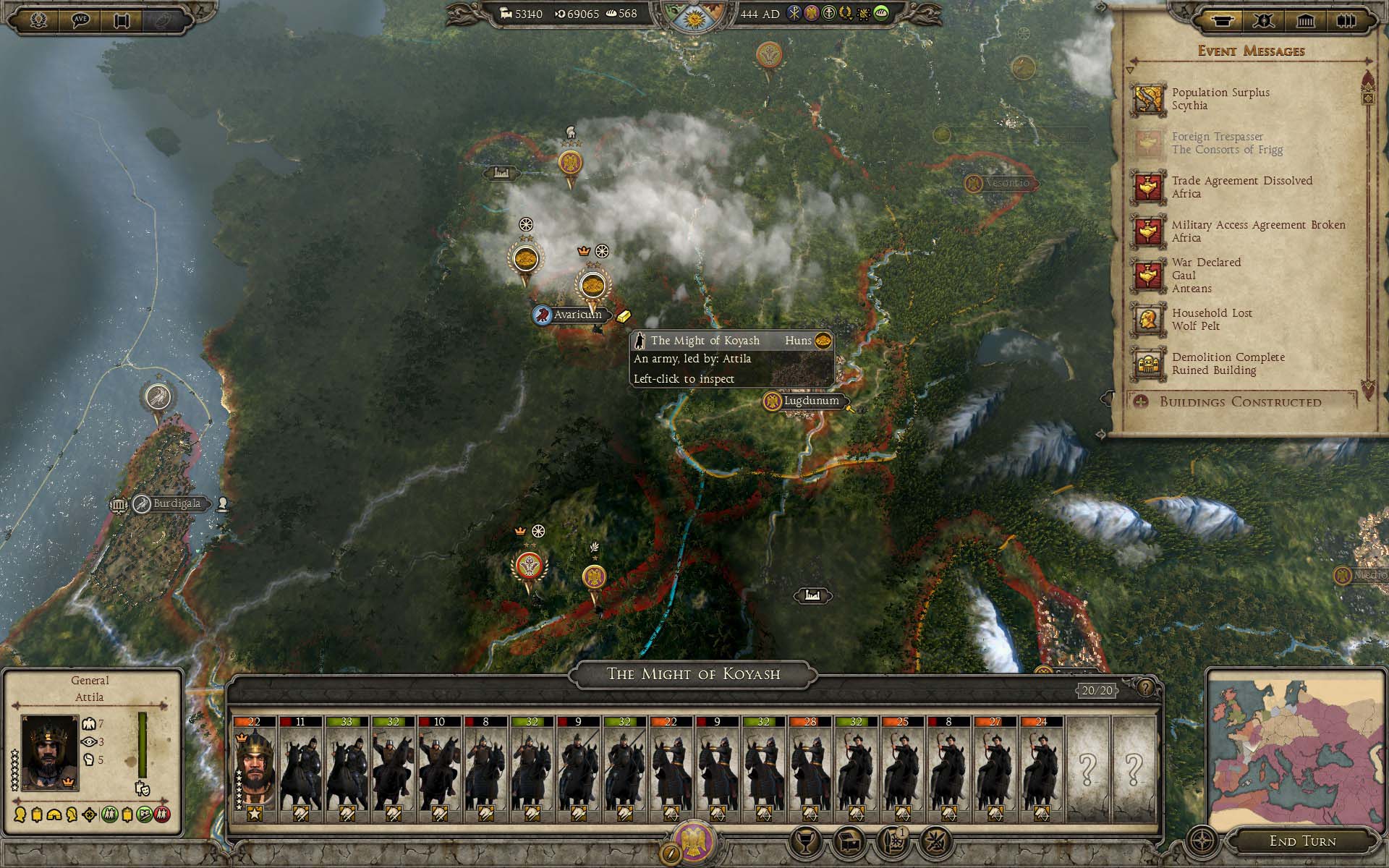This screenshot has width=1389, height=868.
Task: View the War Declared Gaul Anteans message
Action: pos(1206,276)
